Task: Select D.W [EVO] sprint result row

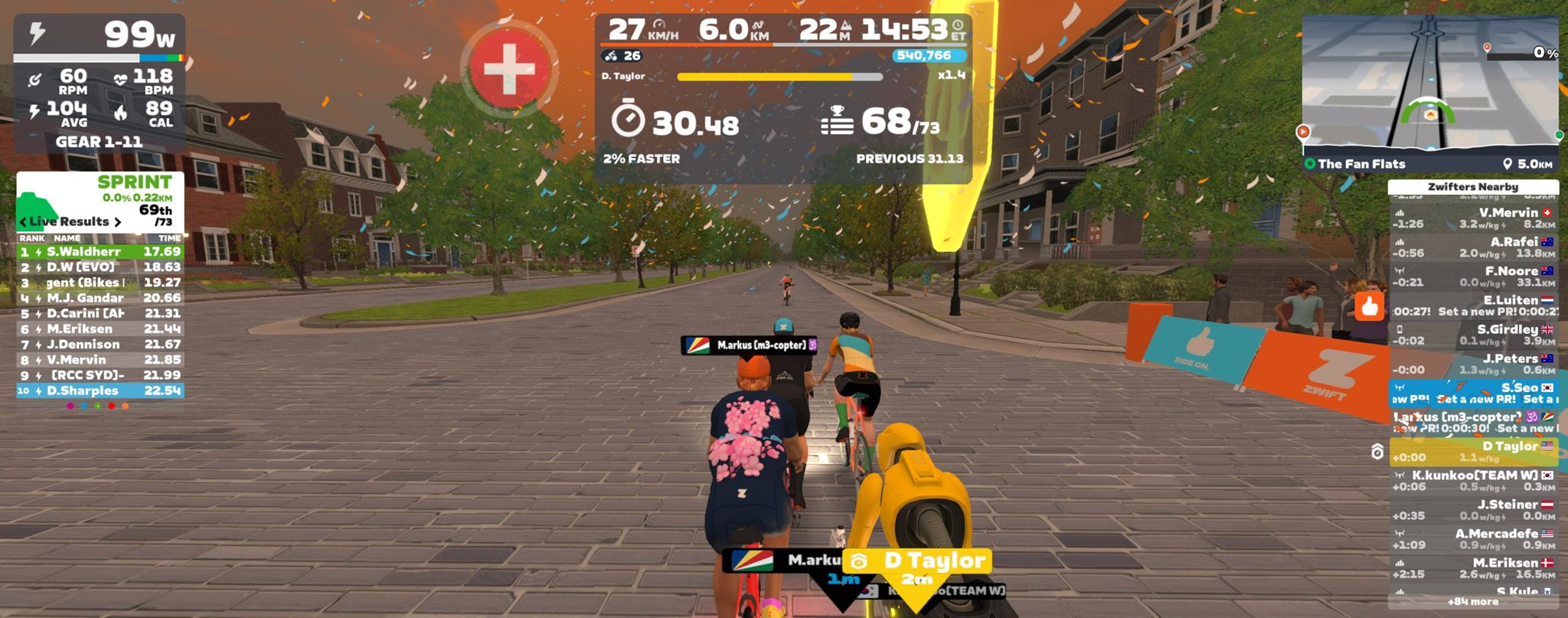Action: 100,267
